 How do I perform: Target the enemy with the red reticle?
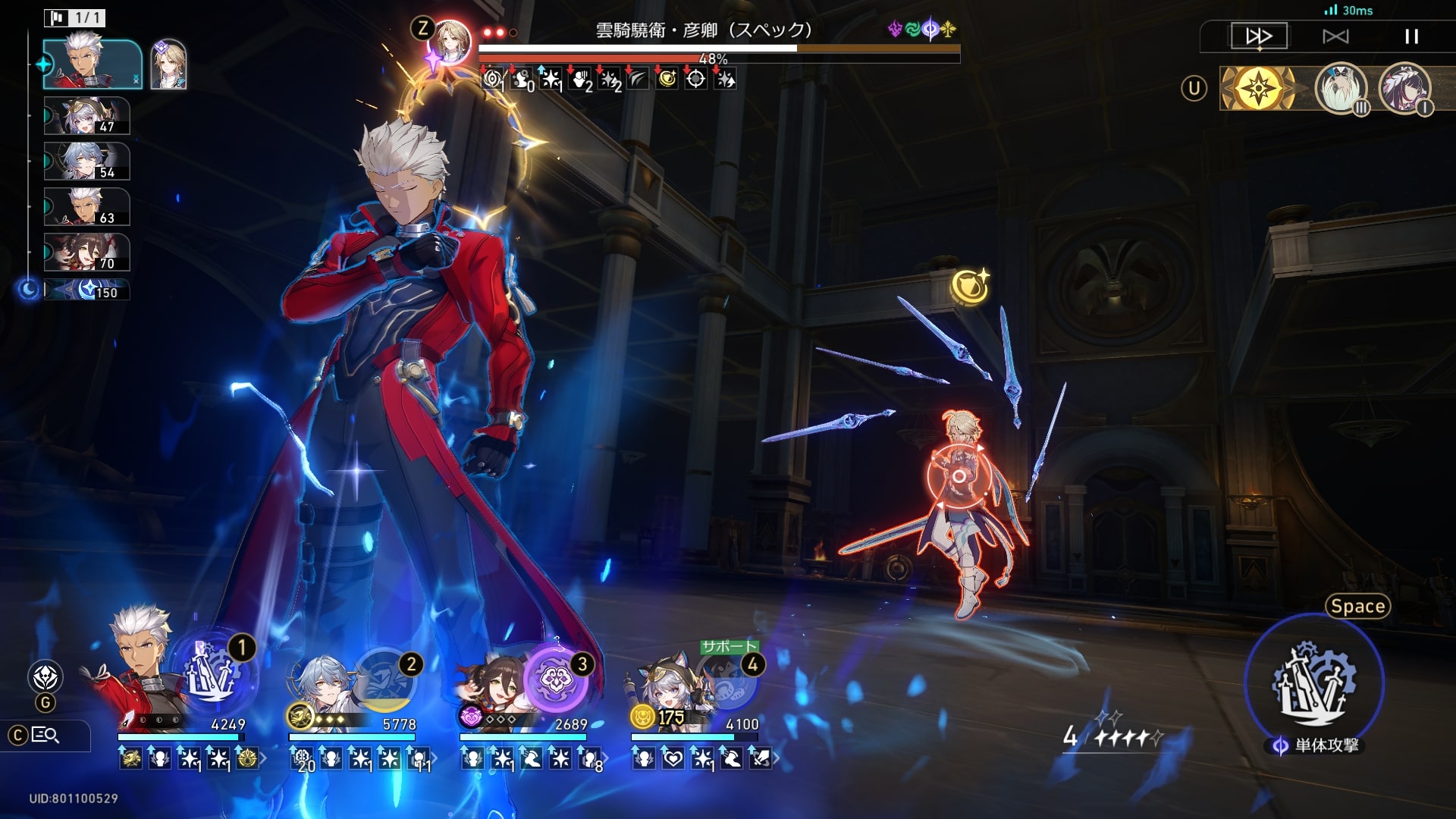[959, 476]
